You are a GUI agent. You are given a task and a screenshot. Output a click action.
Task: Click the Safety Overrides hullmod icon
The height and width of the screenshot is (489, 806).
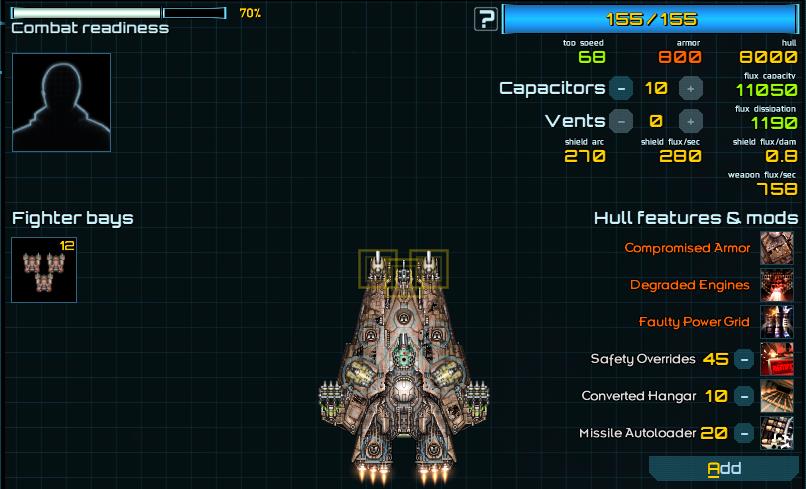pyautogui.click(x=777, y=359)
